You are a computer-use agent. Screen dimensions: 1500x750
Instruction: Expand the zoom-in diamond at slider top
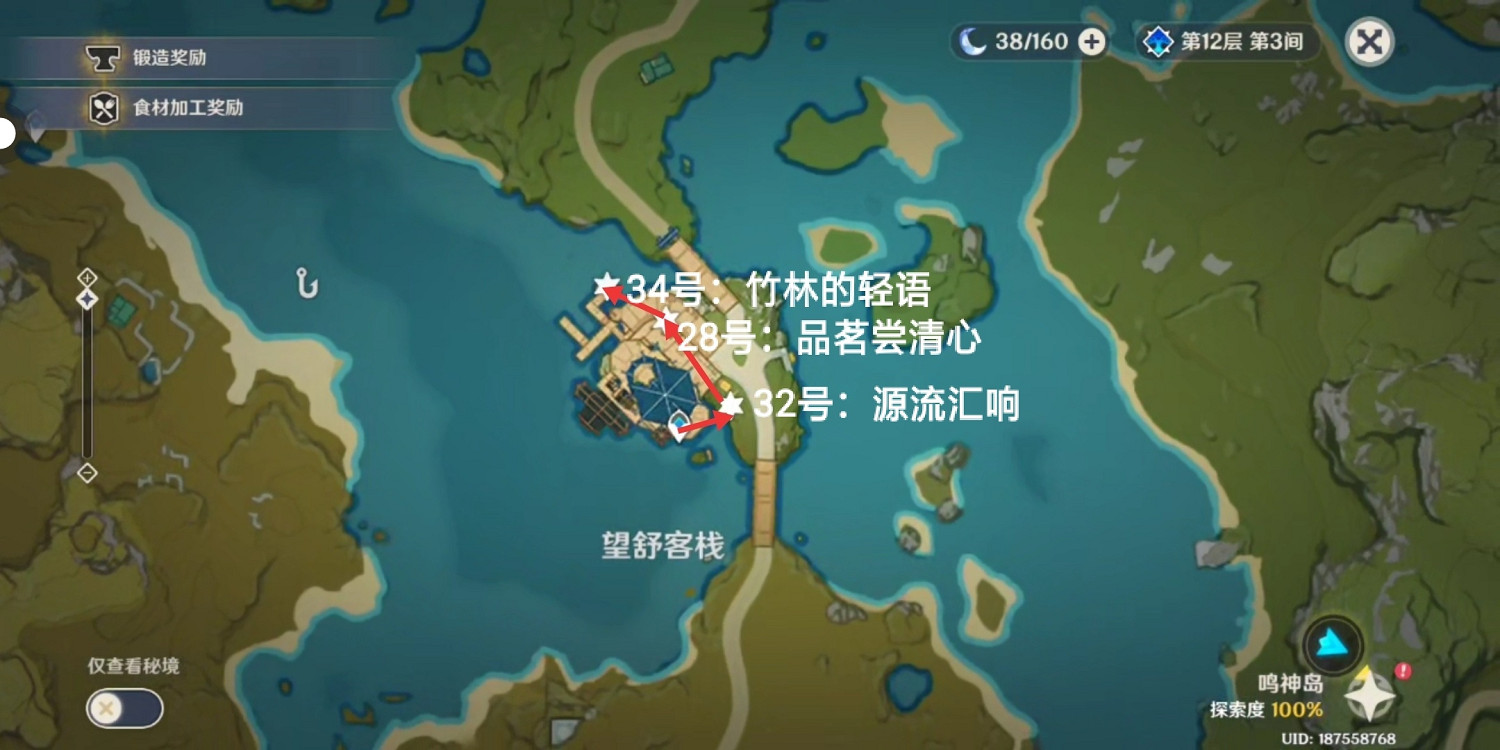(88, 279)
